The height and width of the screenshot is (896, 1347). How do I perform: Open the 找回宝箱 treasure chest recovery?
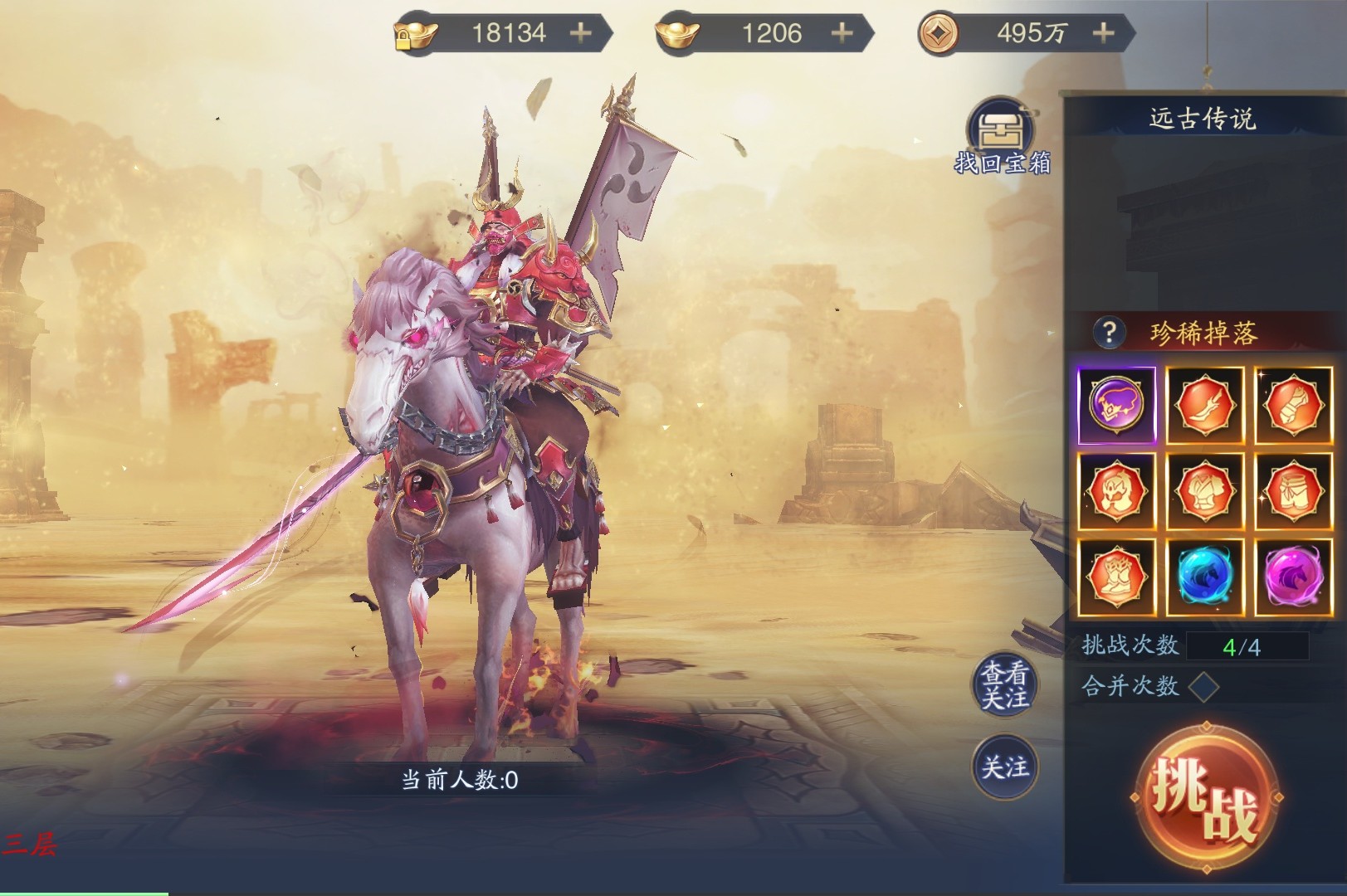pos(1002,137)
